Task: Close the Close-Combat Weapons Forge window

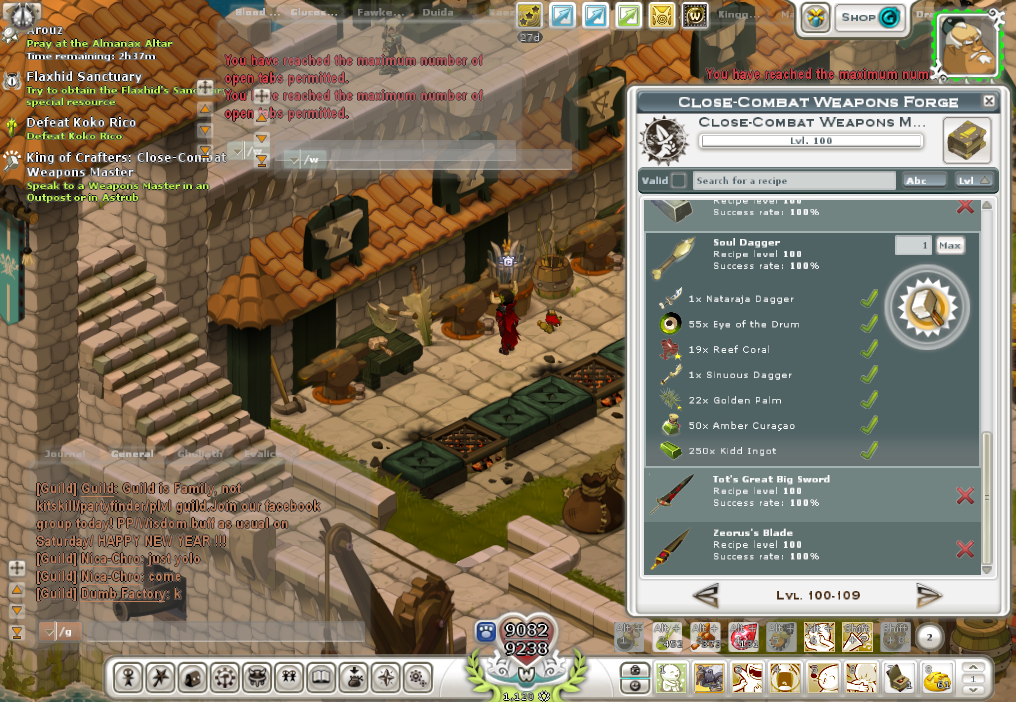Action: click(989, 101)
